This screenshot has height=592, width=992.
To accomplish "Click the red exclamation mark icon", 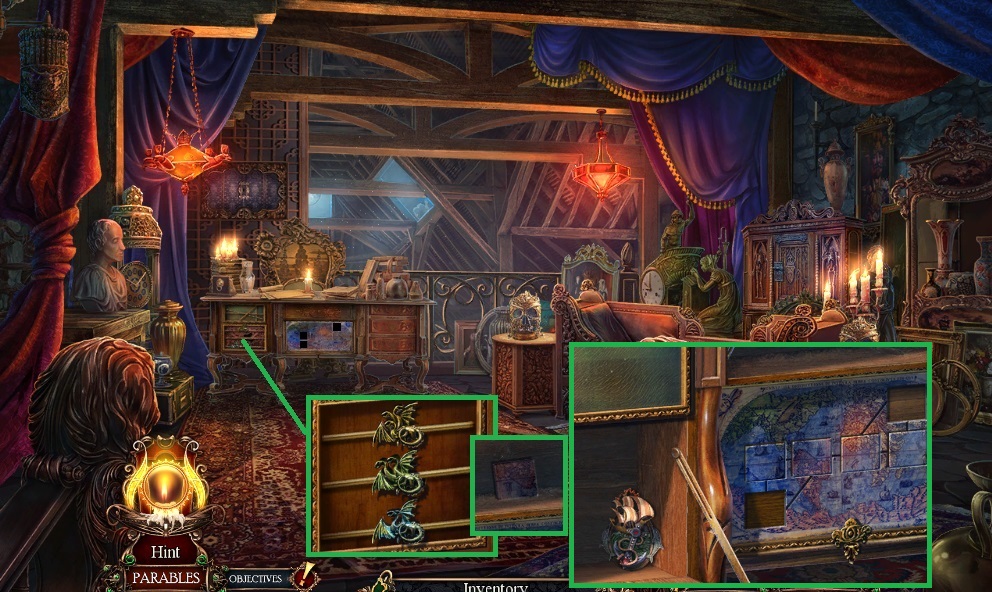I will click(304, 577).
